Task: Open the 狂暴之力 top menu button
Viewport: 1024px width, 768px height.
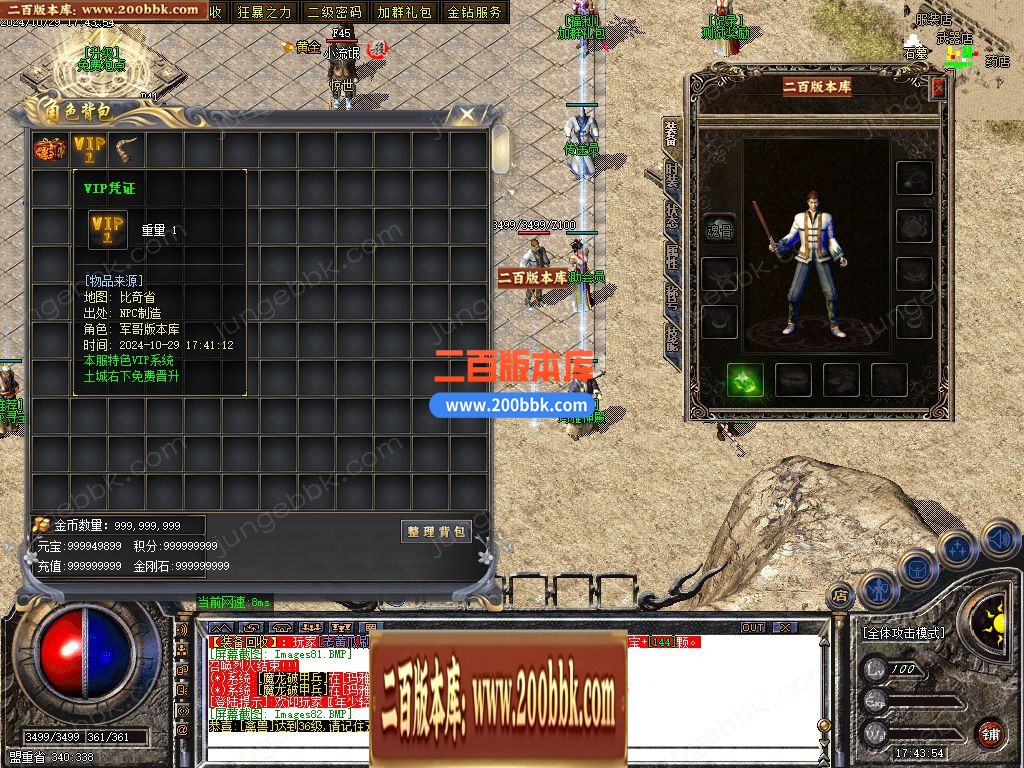Action: (x=265, y=12)
